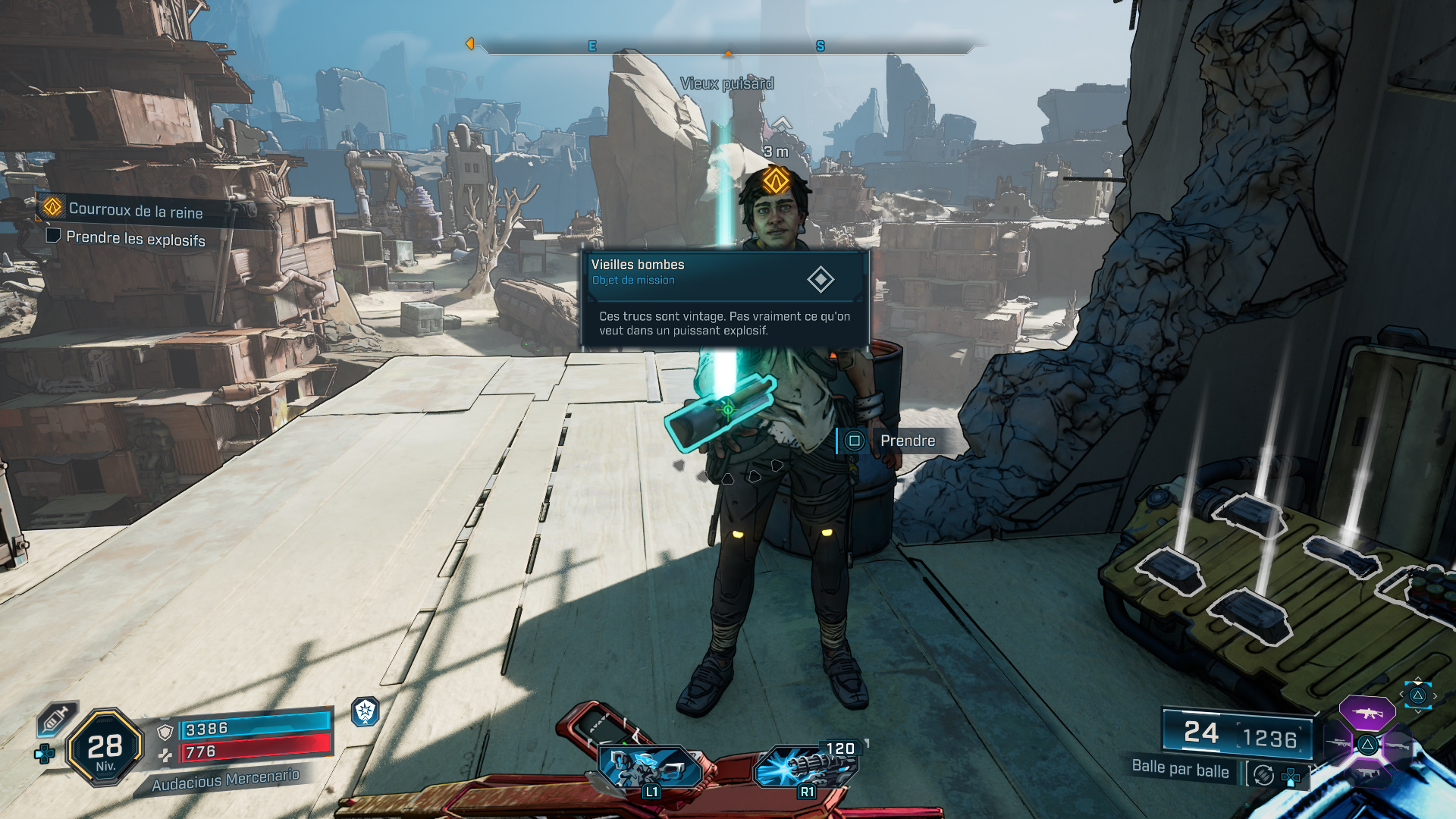Select the shotgun weapon slot
The image size is (1456, 819).
(x=1397, y=745)
